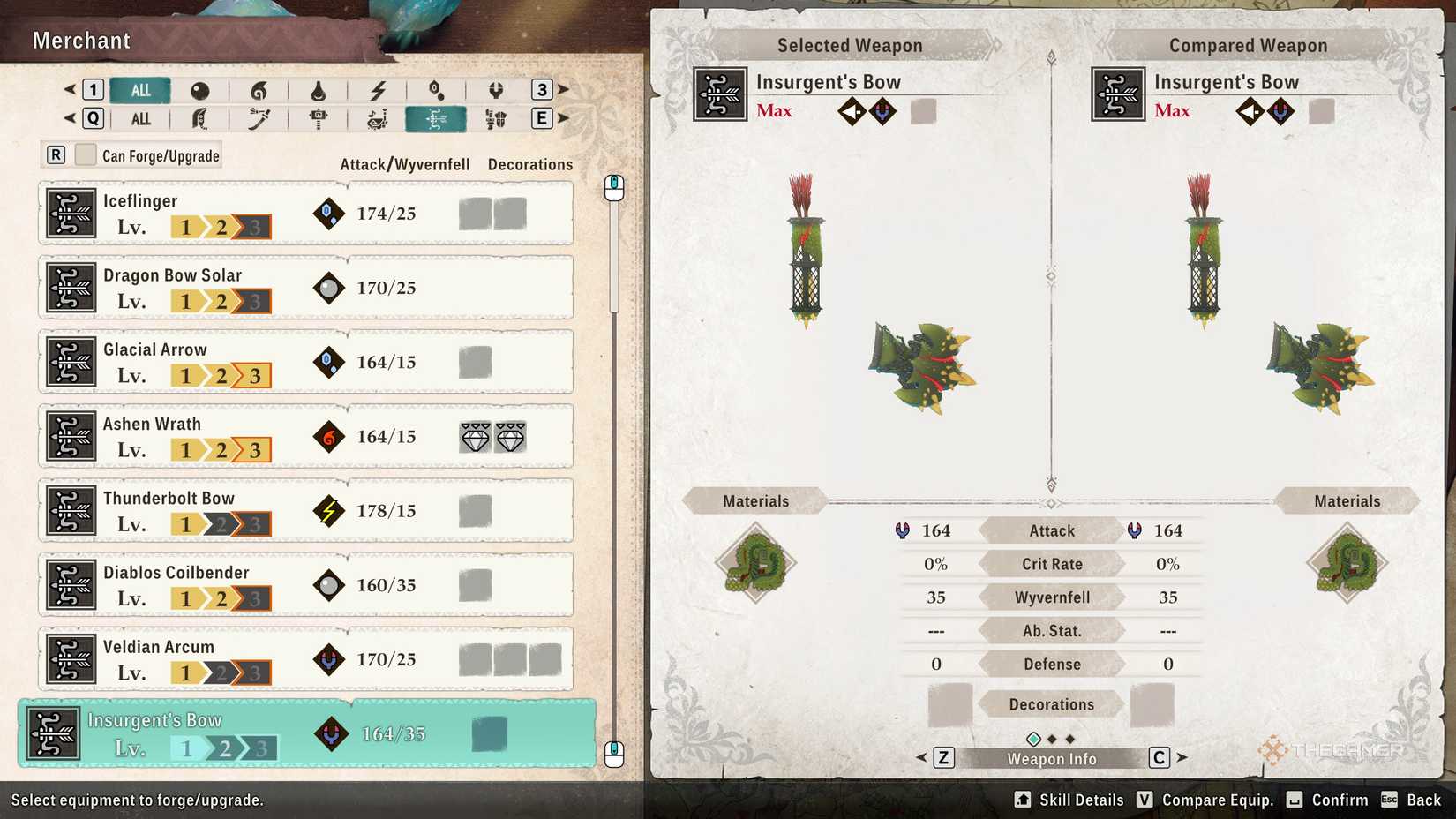The image size is (1456, 819).
Task: Click the hammer weapon category icon
Action: [x=318, y=118]
